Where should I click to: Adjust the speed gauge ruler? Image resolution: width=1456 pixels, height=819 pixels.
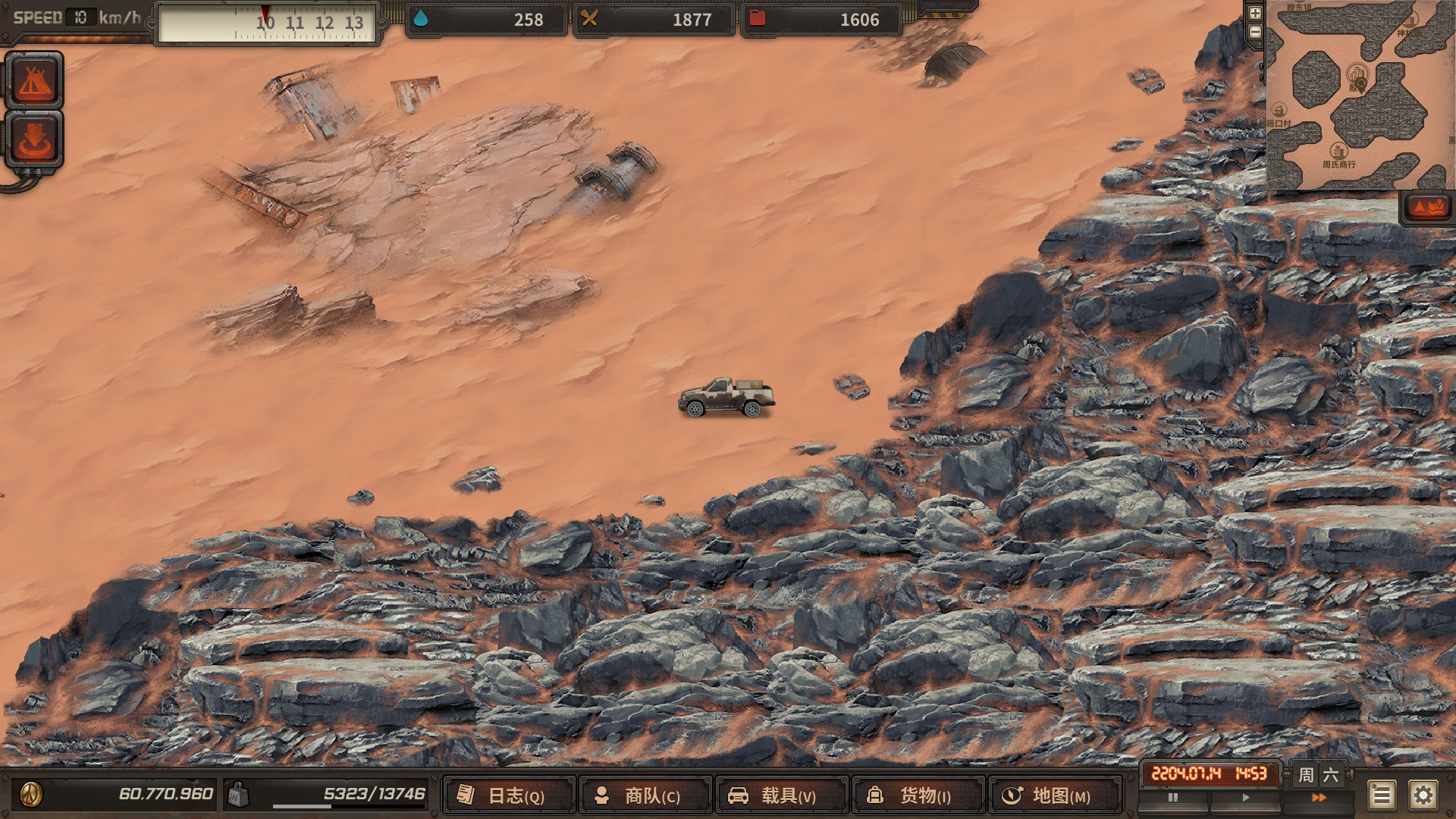click(x=267, y=24)
